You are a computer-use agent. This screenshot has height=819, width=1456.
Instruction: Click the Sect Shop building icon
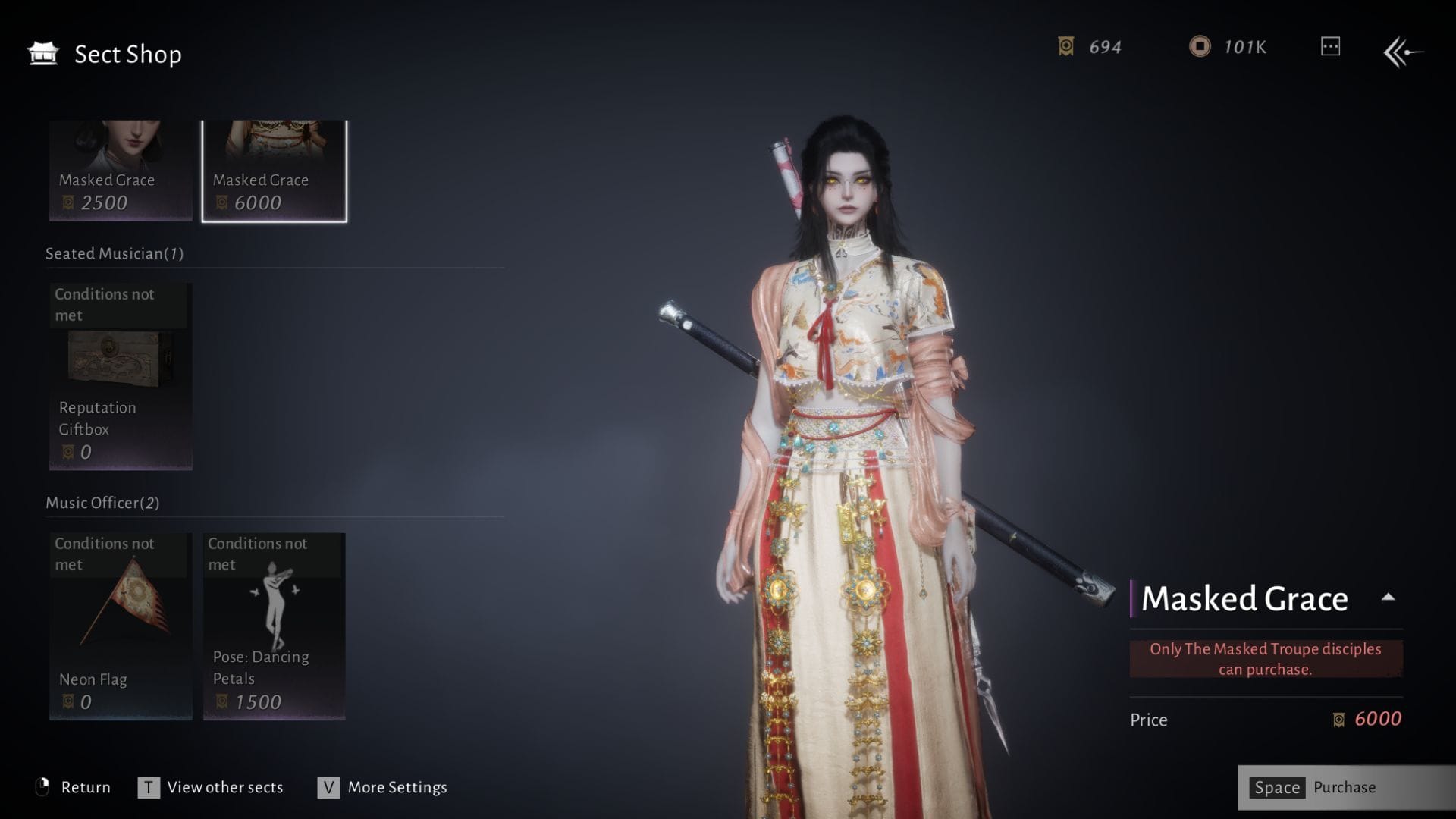pos(42,53)
